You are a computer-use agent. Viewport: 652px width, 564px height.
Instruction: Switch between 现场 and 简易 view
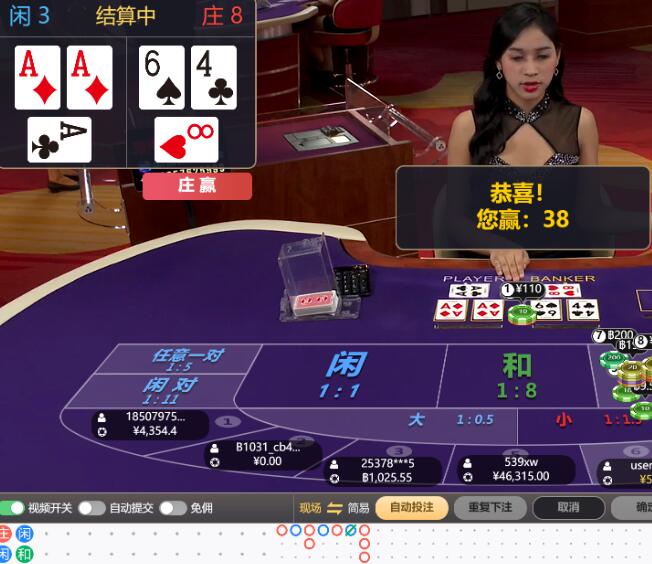tap(335, 508)
